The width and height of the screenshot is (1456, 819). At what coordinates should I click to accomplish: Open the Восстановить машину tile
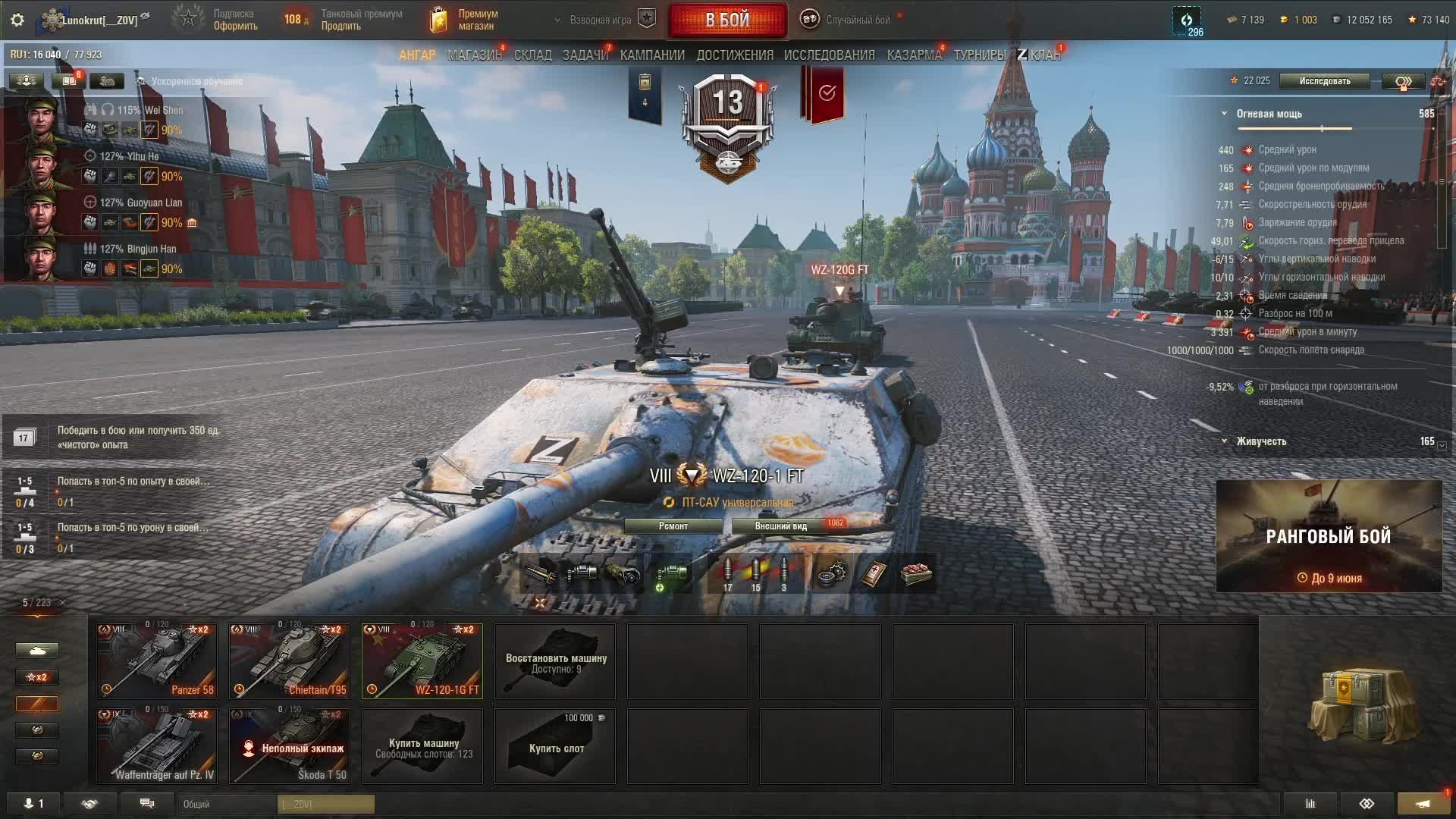click(555, 661)
